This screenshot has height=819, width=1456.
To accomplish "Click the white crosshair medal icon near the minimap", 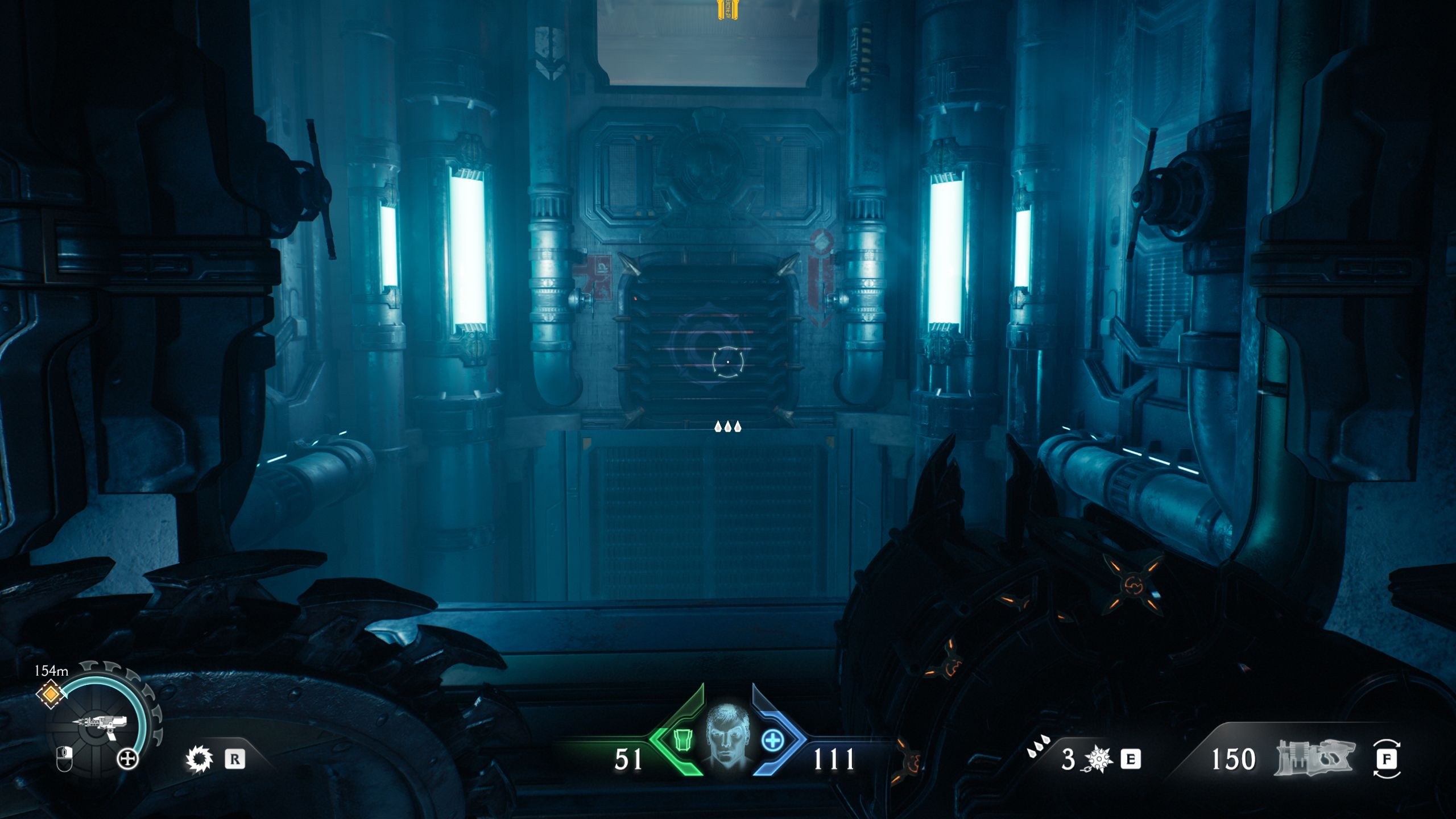I will 126,759.
